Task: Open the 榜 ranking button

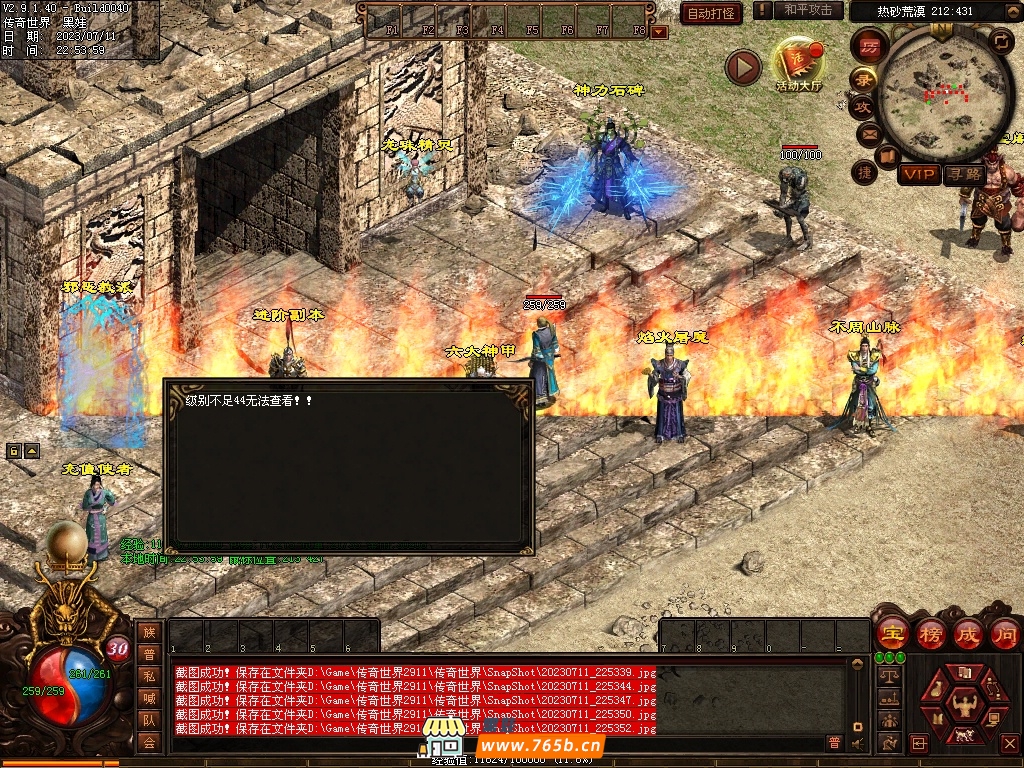Action: [x=930, y=633]
